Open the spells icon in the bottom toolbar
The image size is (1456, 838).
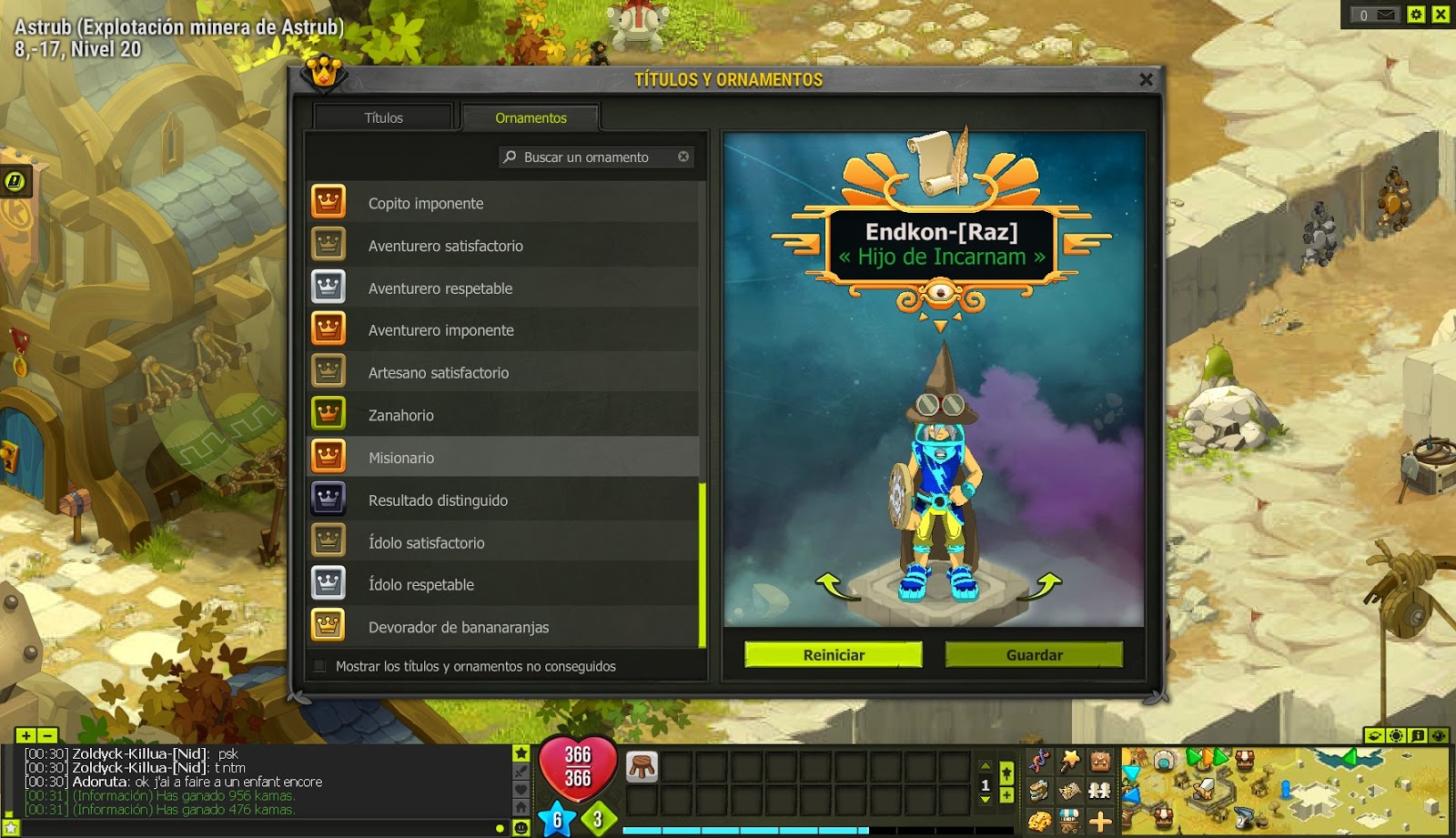click(1039, 760)
